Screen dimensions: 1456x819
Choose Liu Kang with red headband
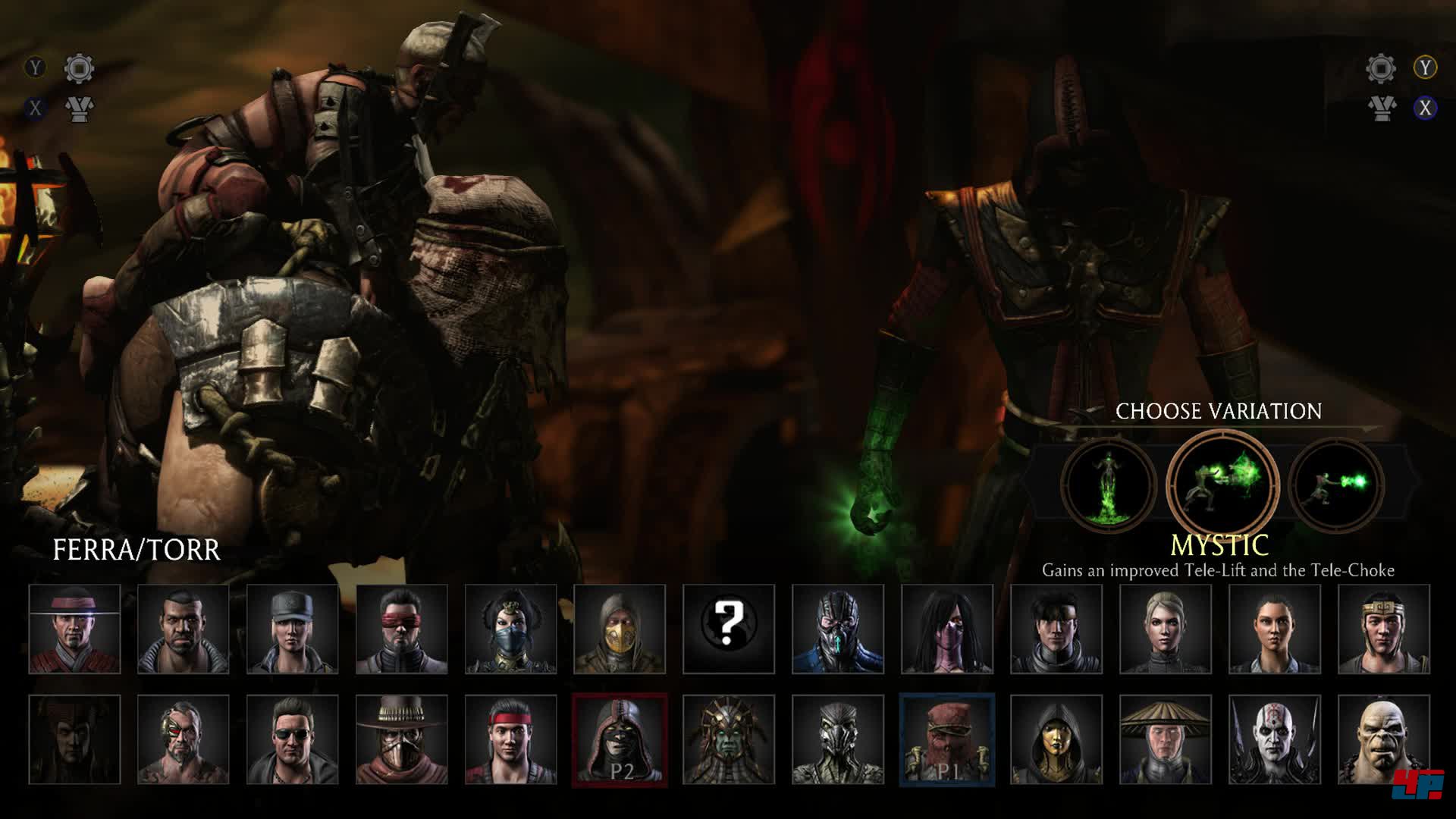510,739
